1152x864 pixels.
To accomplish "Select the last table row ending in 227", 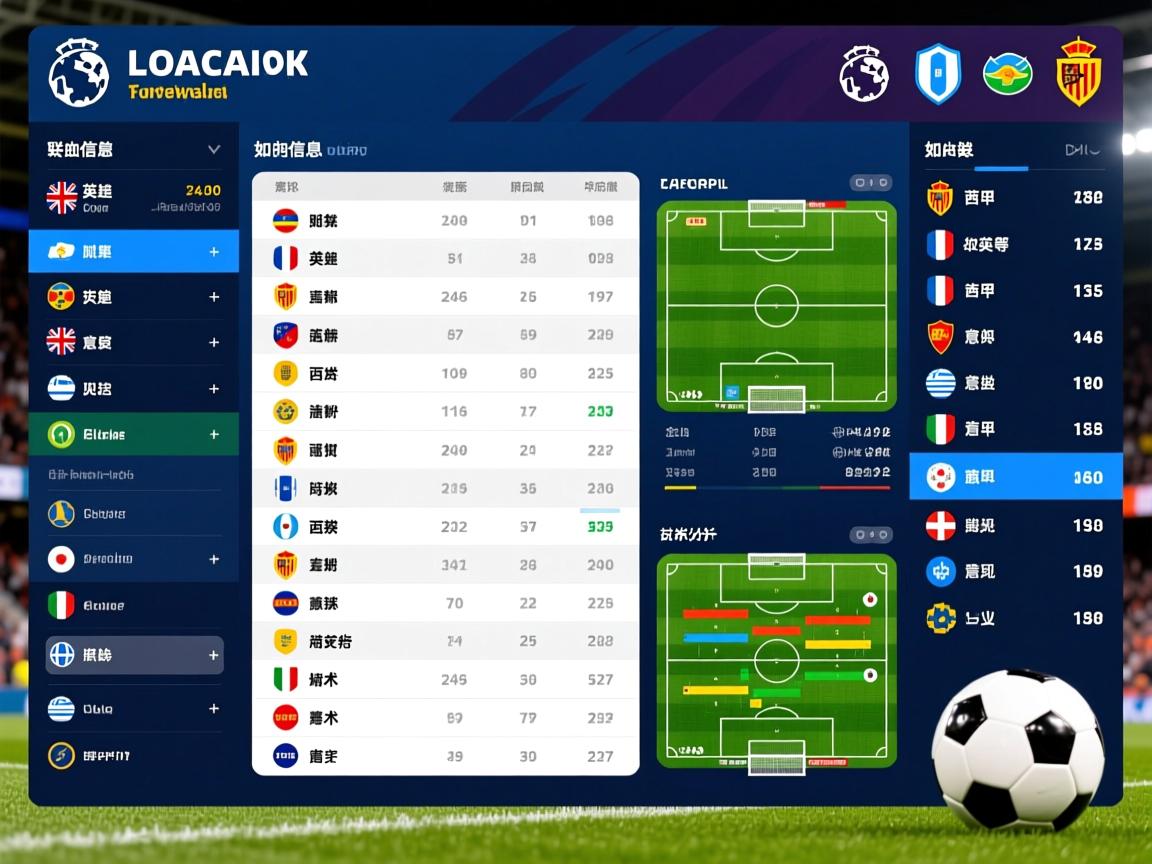I will [x=445, y=756].
